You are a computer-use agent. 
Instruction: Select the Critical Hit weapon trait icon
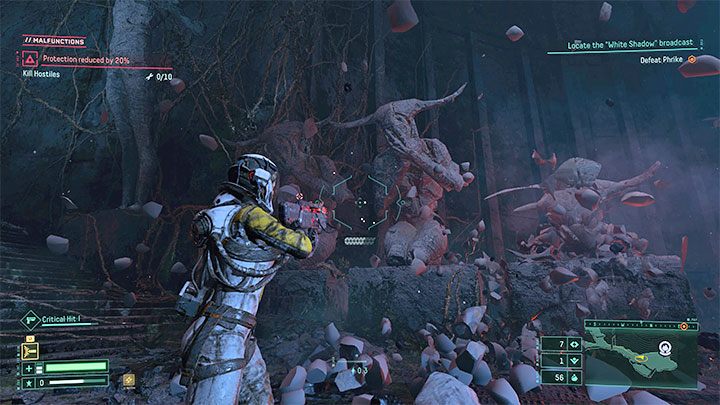point(30,320)
